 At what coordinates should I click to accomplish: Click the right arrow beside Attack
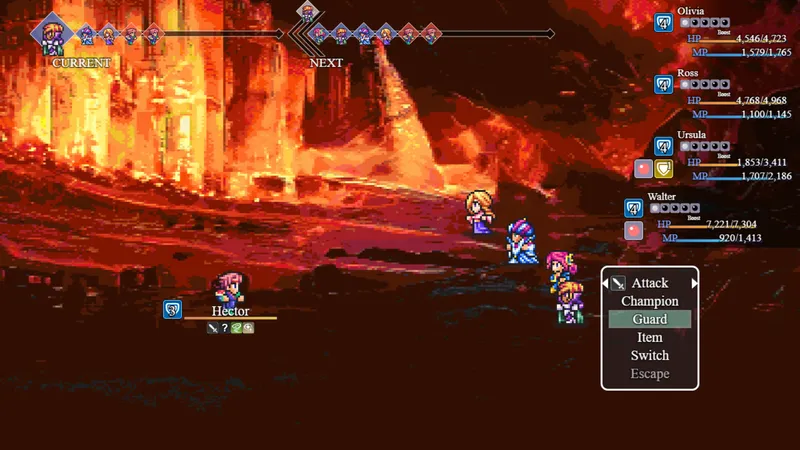coord(693,283)
